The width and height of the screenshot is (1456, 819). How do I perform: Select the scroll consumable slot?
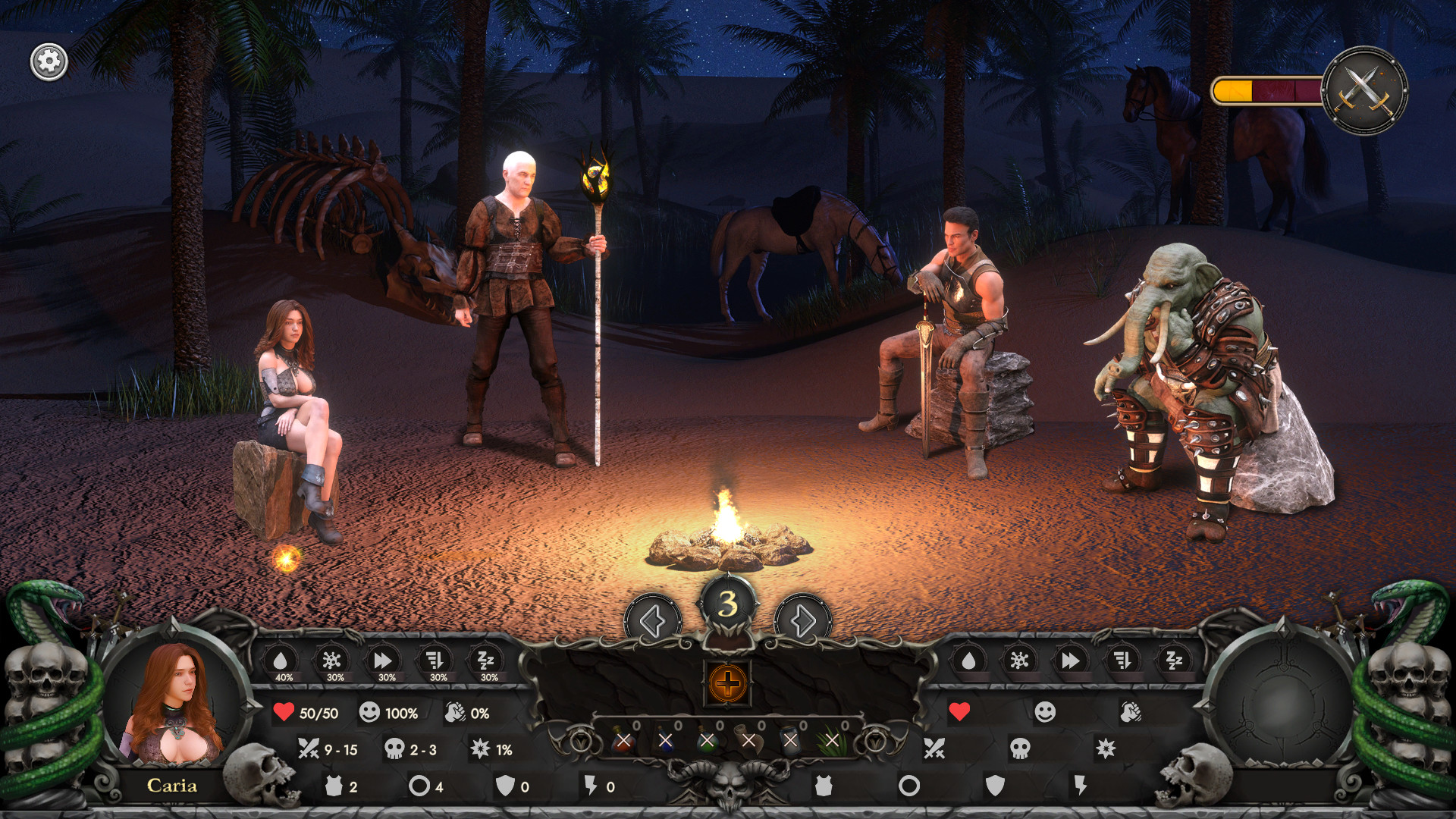pos(748,741)
